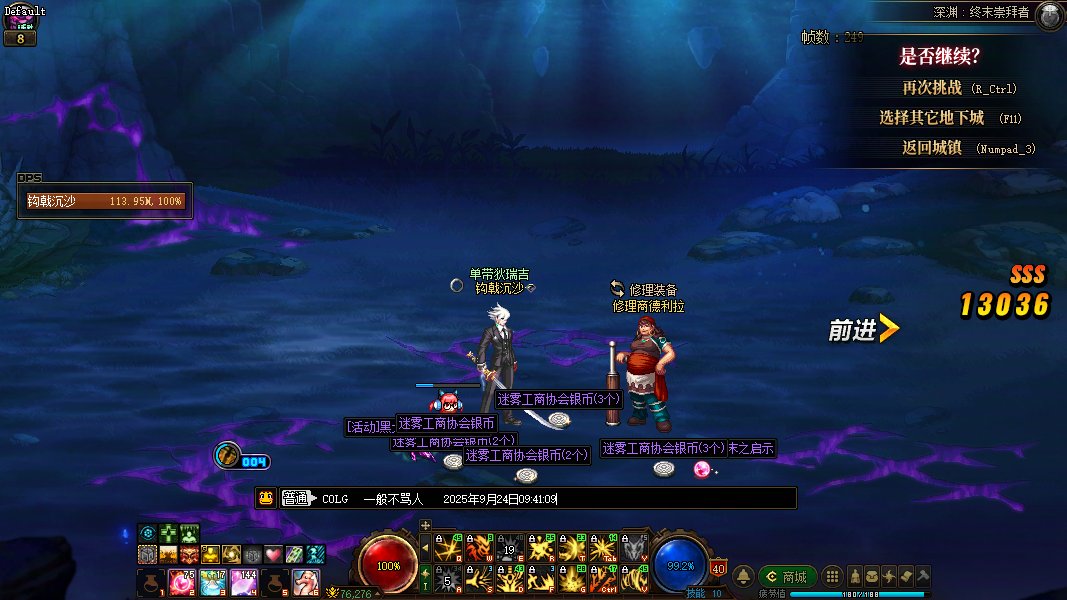Open the 商城 shop button

(x=787, y=577)
